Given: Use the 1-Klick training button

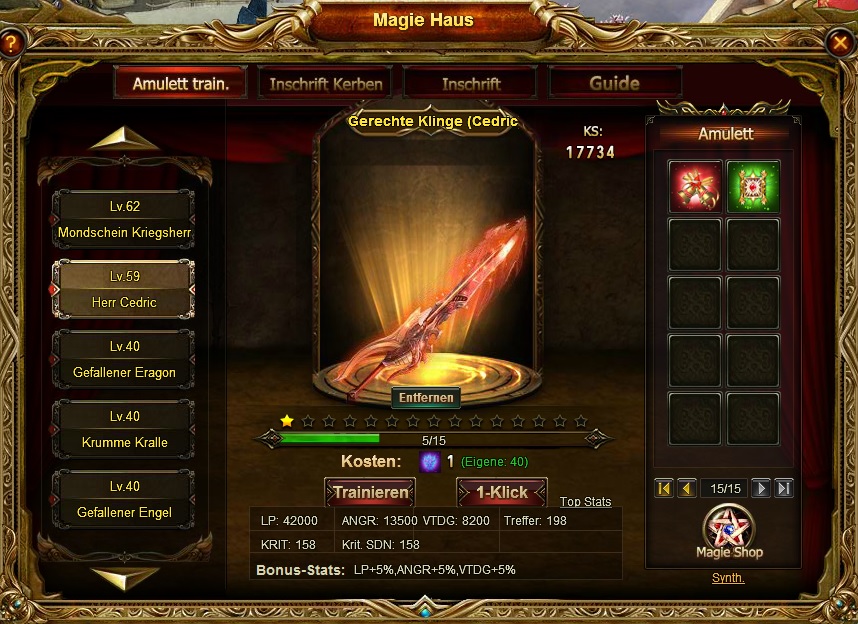Looking at the screenshot, I should tap(501, 492).
